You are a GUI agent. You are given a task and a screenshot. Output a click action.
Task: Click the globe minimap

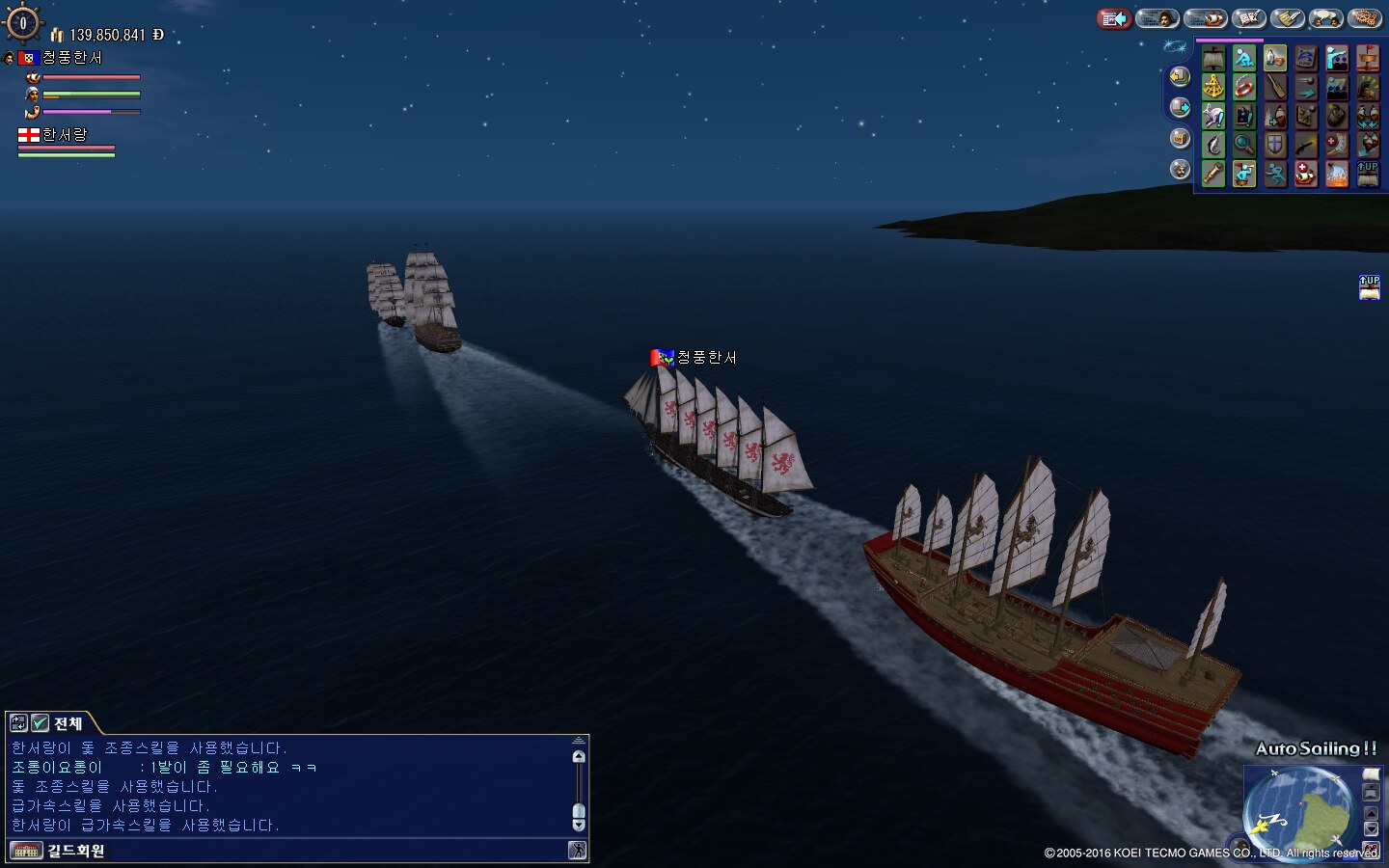click(1299, 812)
